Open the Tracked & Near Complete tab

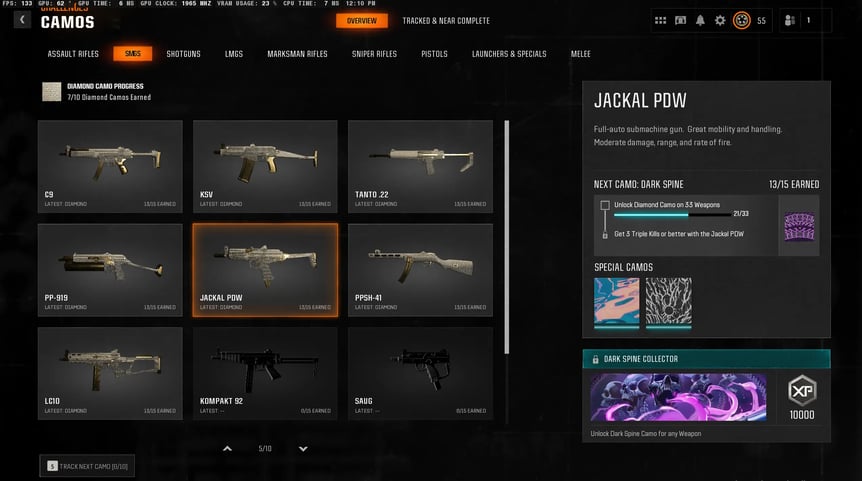(446, 21)
